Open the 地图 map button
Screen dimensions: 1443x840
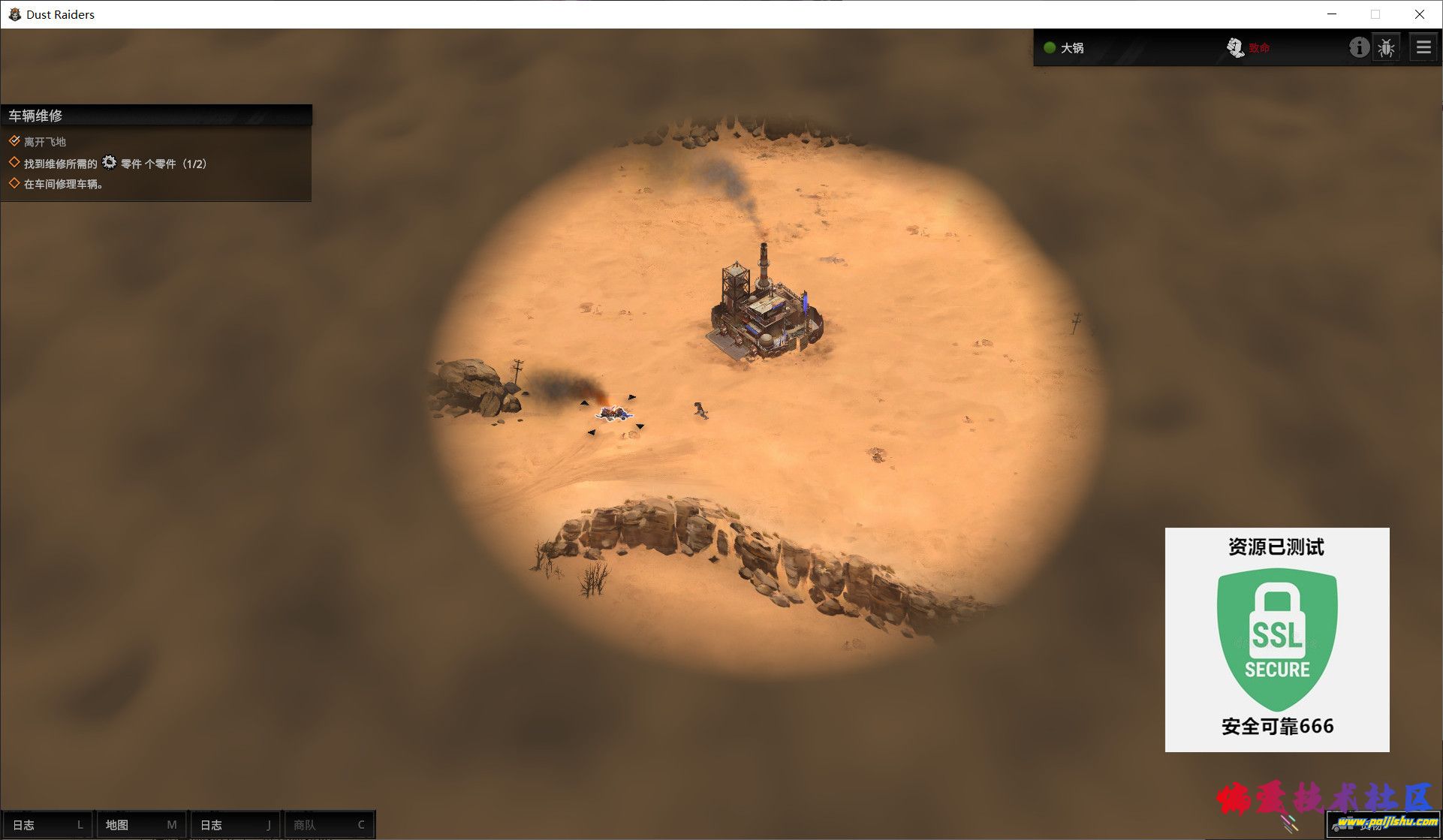coord(141,824)
